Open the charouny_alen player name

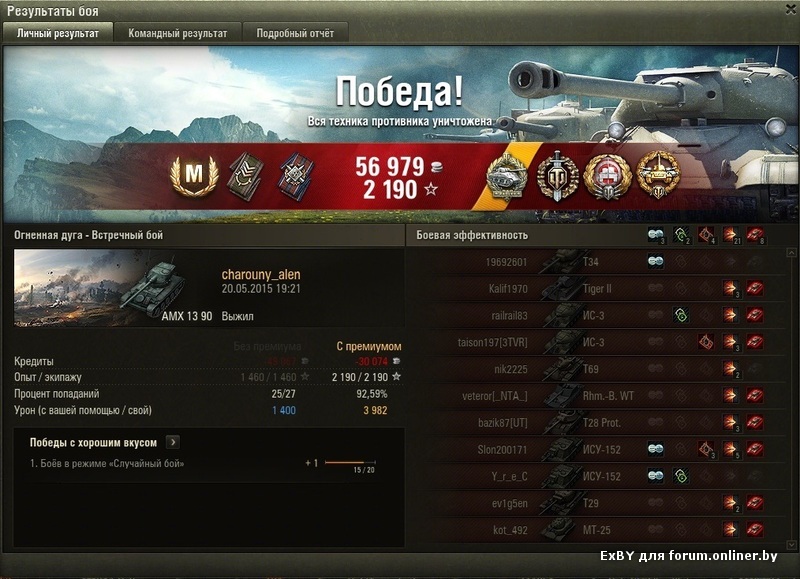tap(260, 275)
